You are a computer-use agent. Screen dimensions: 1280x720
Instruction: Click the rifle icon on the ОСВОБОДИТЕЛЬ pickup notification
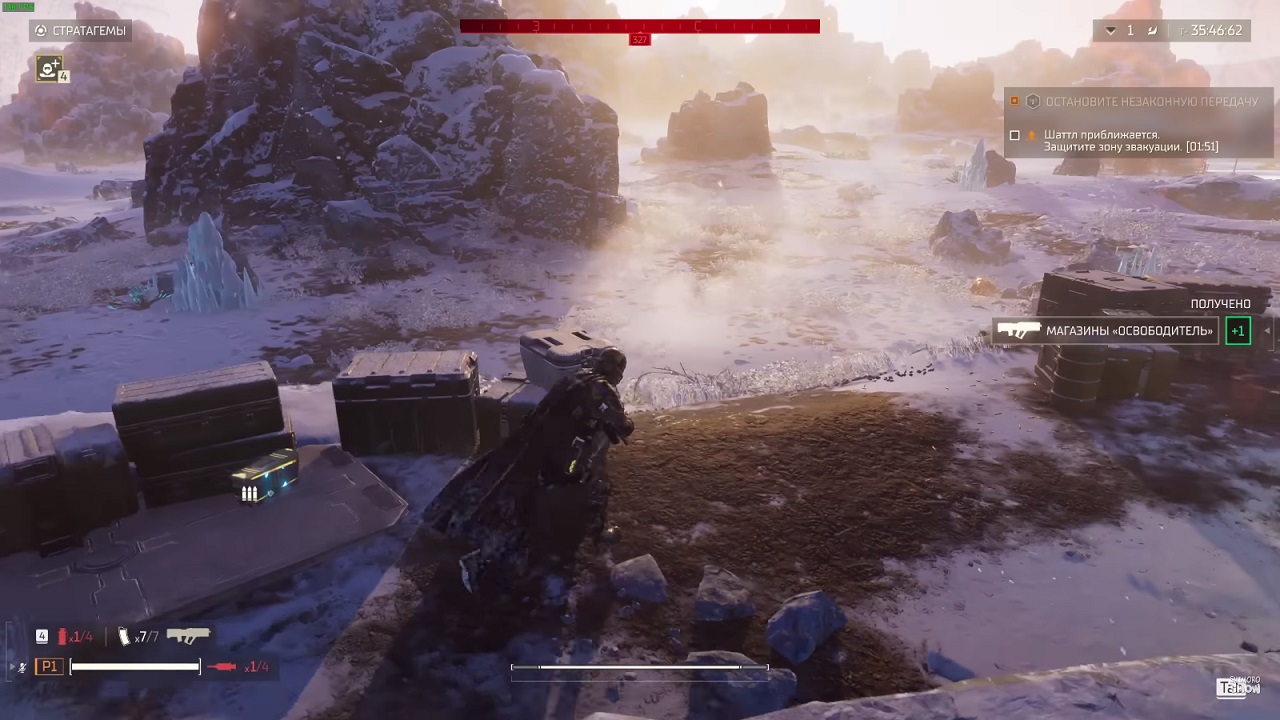[x=1018, y=331]
